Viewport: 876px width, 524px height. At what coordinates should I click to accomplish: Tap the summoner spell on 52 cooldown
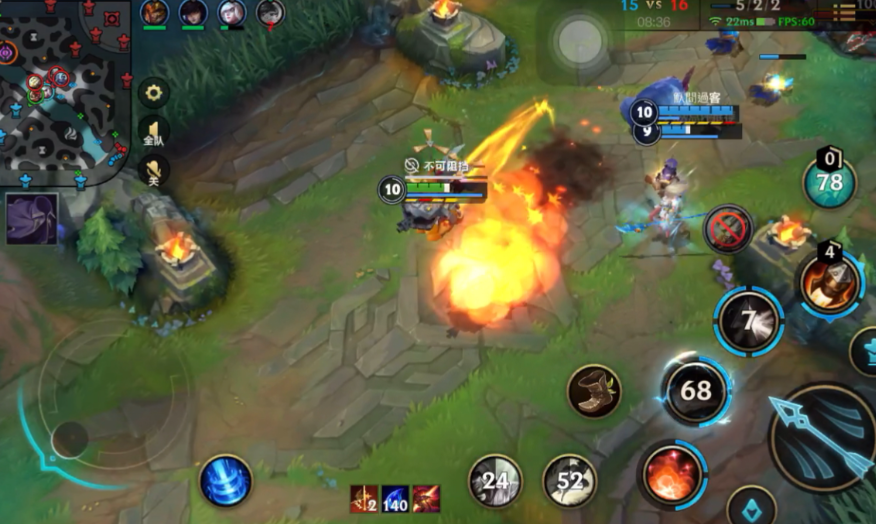pos(570,480)
